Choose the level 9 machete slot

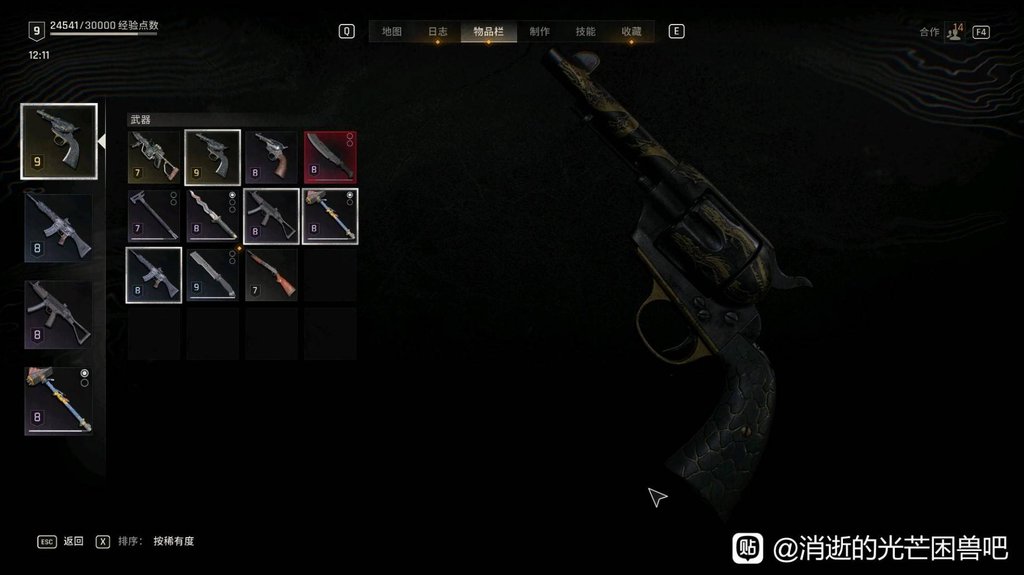coord(212,275)
